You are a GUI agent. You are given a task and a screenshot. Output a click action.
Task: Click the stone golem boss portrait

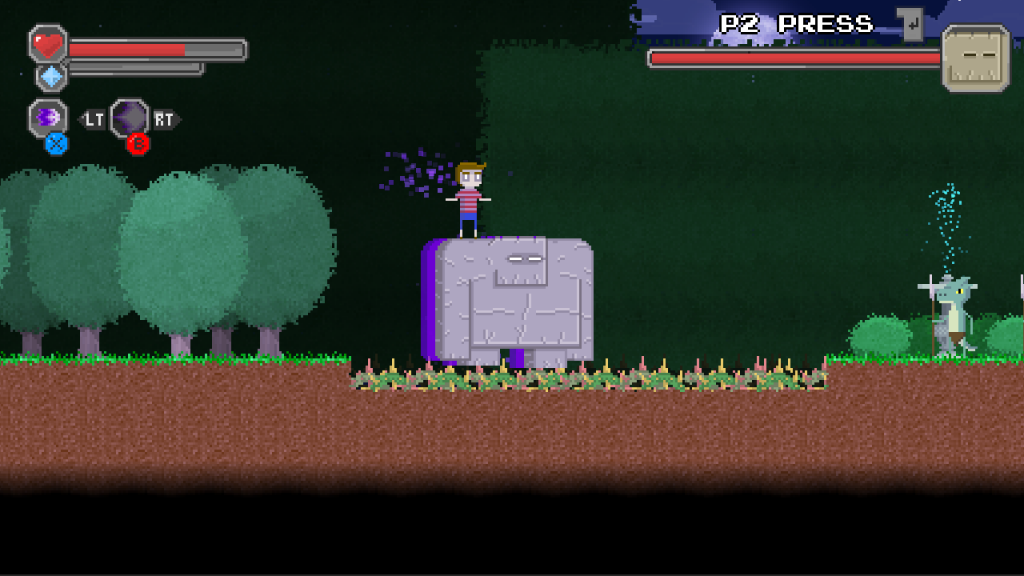[x=975, y=58]
